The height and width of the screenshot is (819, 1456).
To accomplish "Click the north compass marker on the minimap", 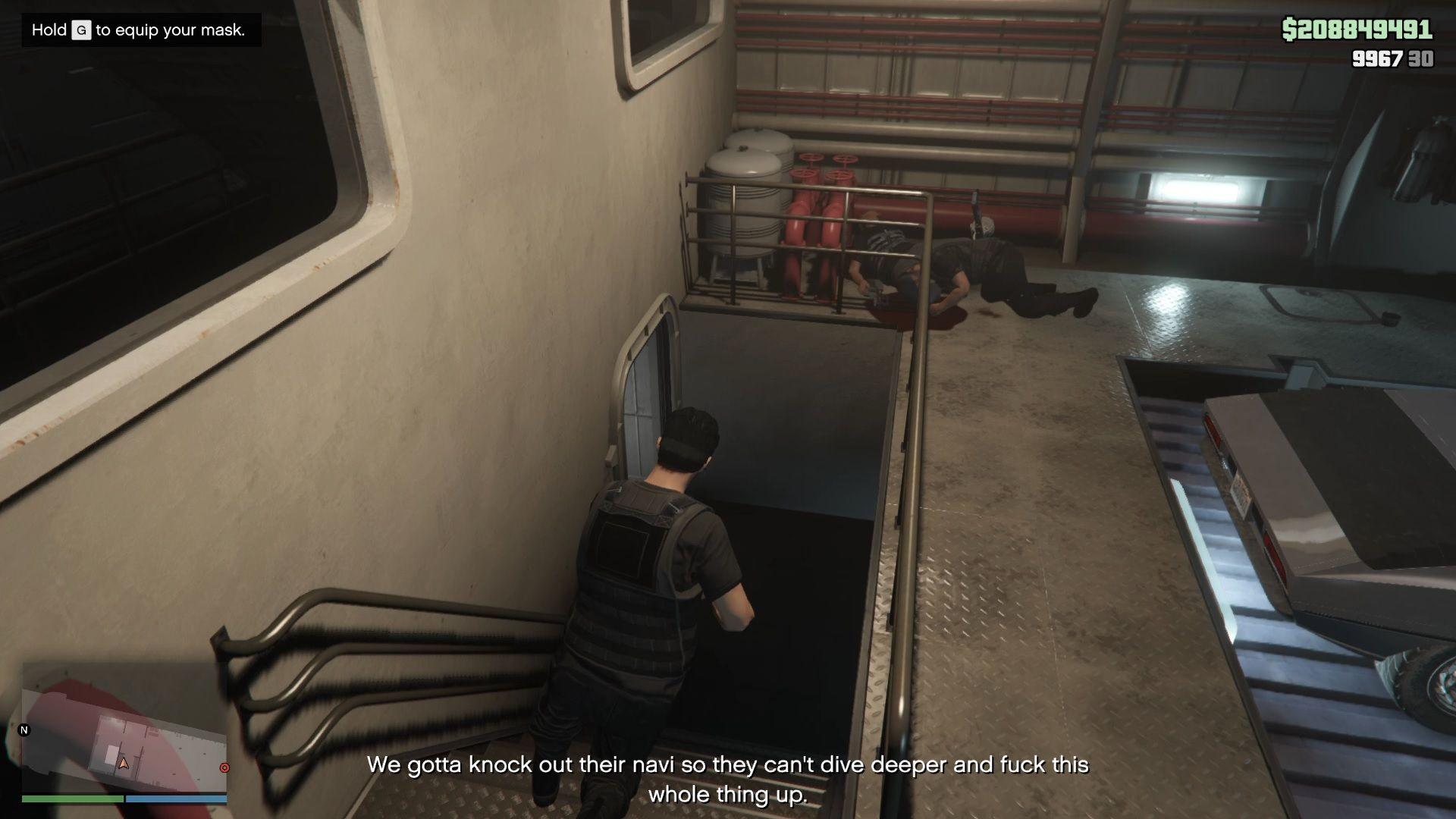I will [24, 730].
